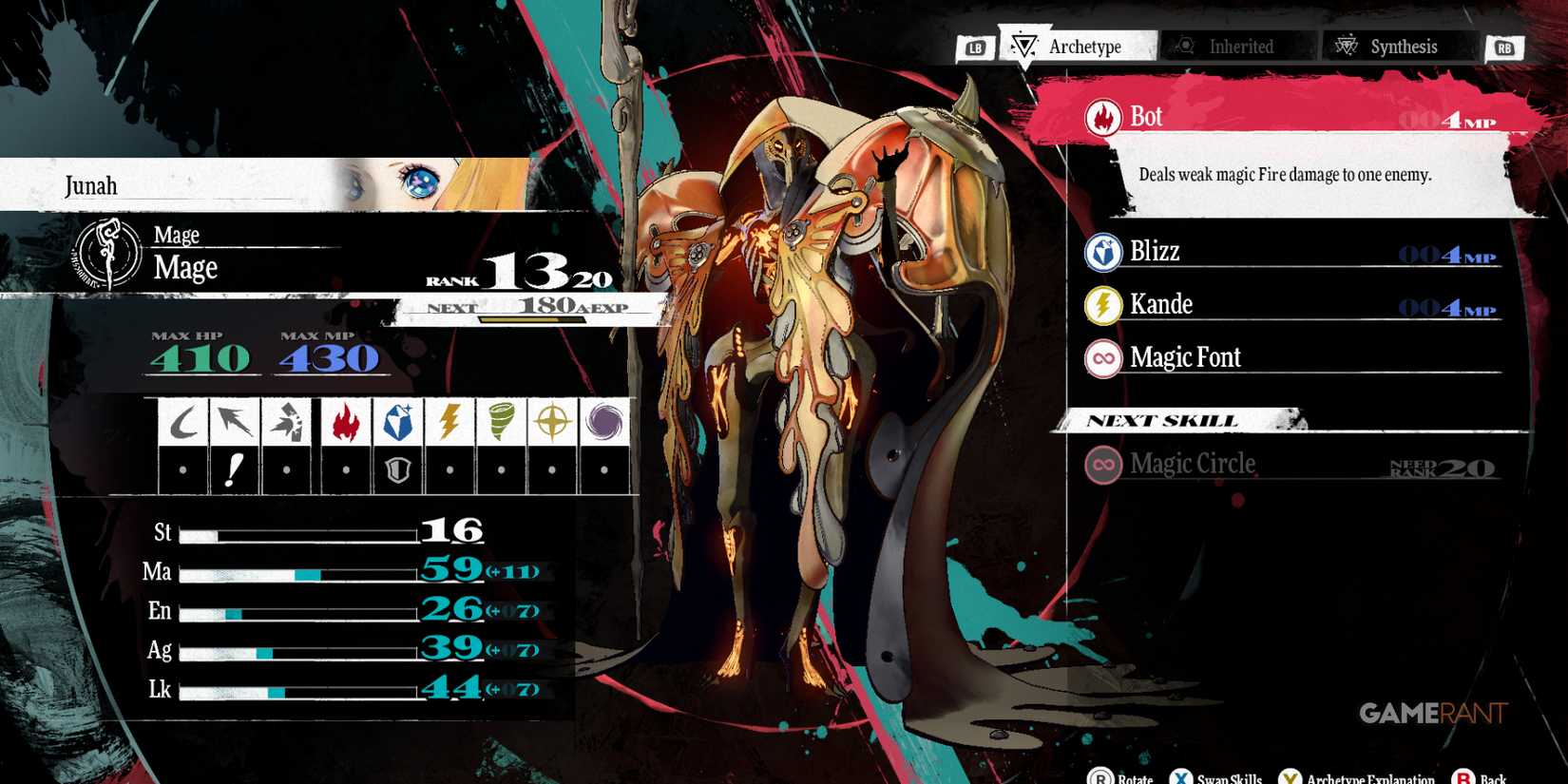
Task: Select the Bot skill's fire icon
Action: (x=1102, y=116)
